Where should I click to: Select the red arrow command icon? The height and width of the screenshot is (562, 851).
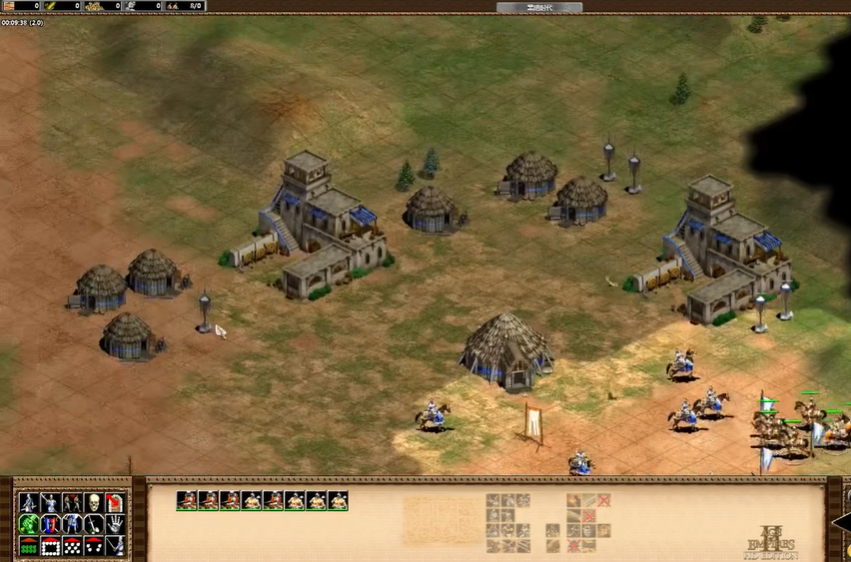click(116, 503)
